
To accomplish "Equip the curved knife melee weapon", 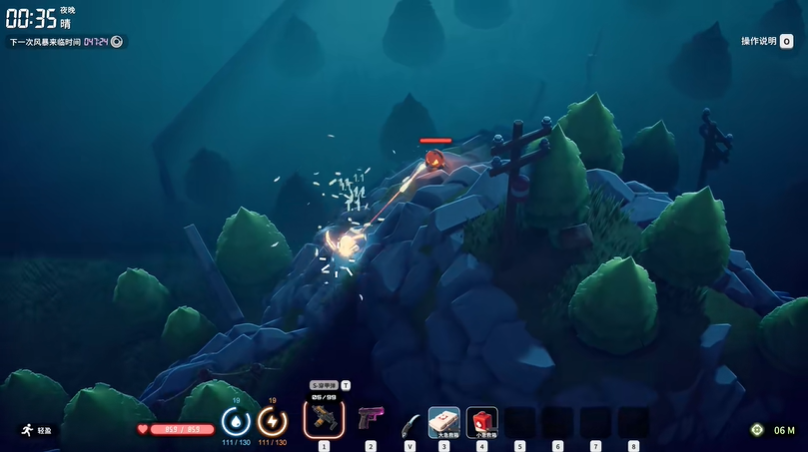I will click(x=410, y=423).
